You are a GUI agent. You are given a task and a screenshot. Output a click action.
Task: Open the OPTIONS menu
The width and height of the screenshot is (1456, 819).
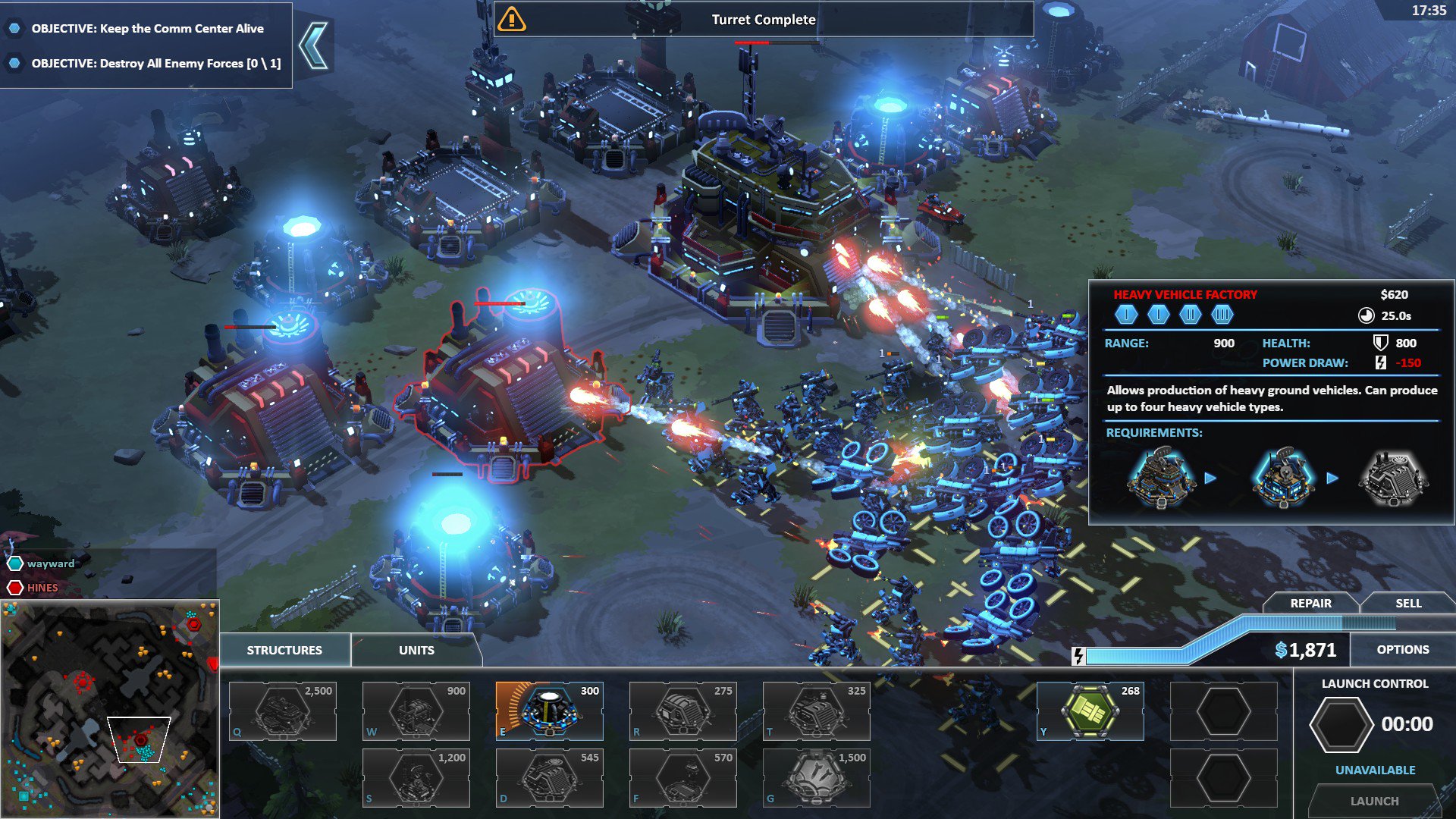1402,649
